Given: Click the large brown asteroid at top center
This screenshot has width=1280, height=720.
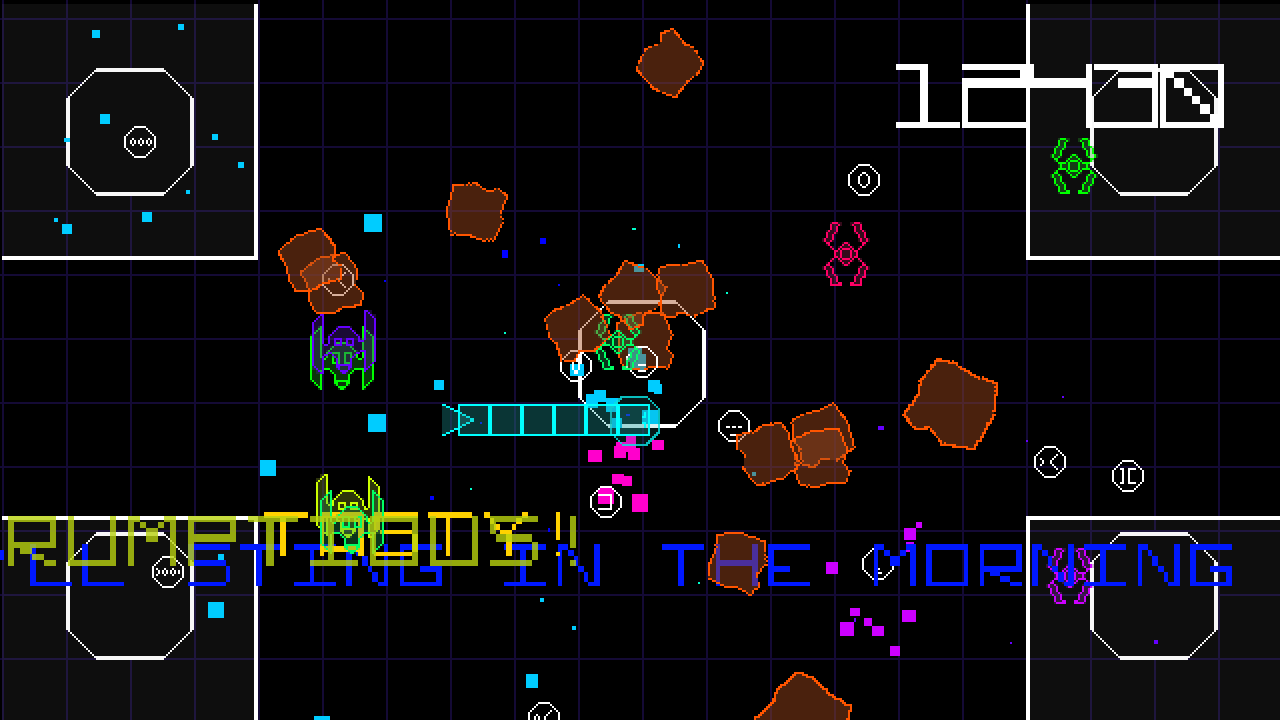Looking at the screenshot, I should tap(668, 65).
